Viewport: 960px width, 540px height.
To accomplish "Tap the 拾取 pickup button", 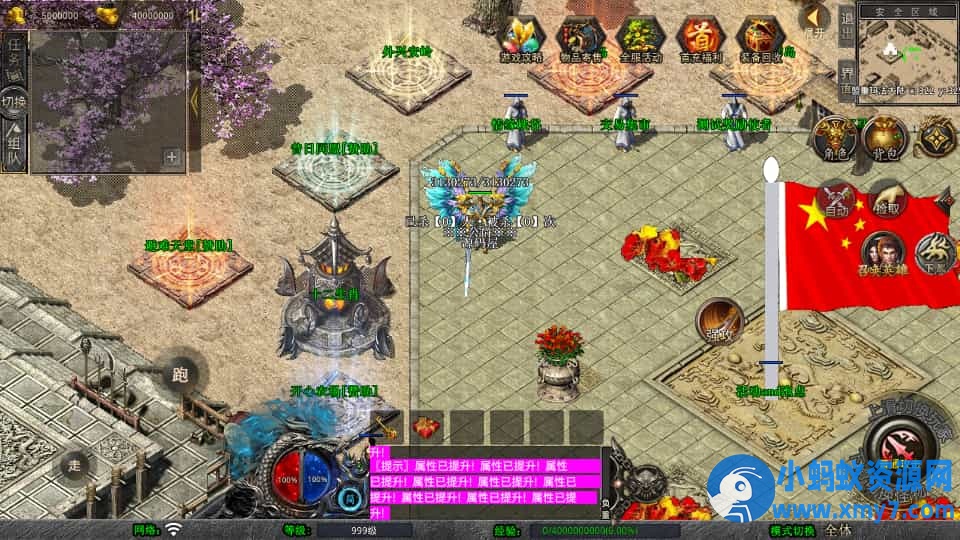I will pyautogui.click(x=886, y=198).
